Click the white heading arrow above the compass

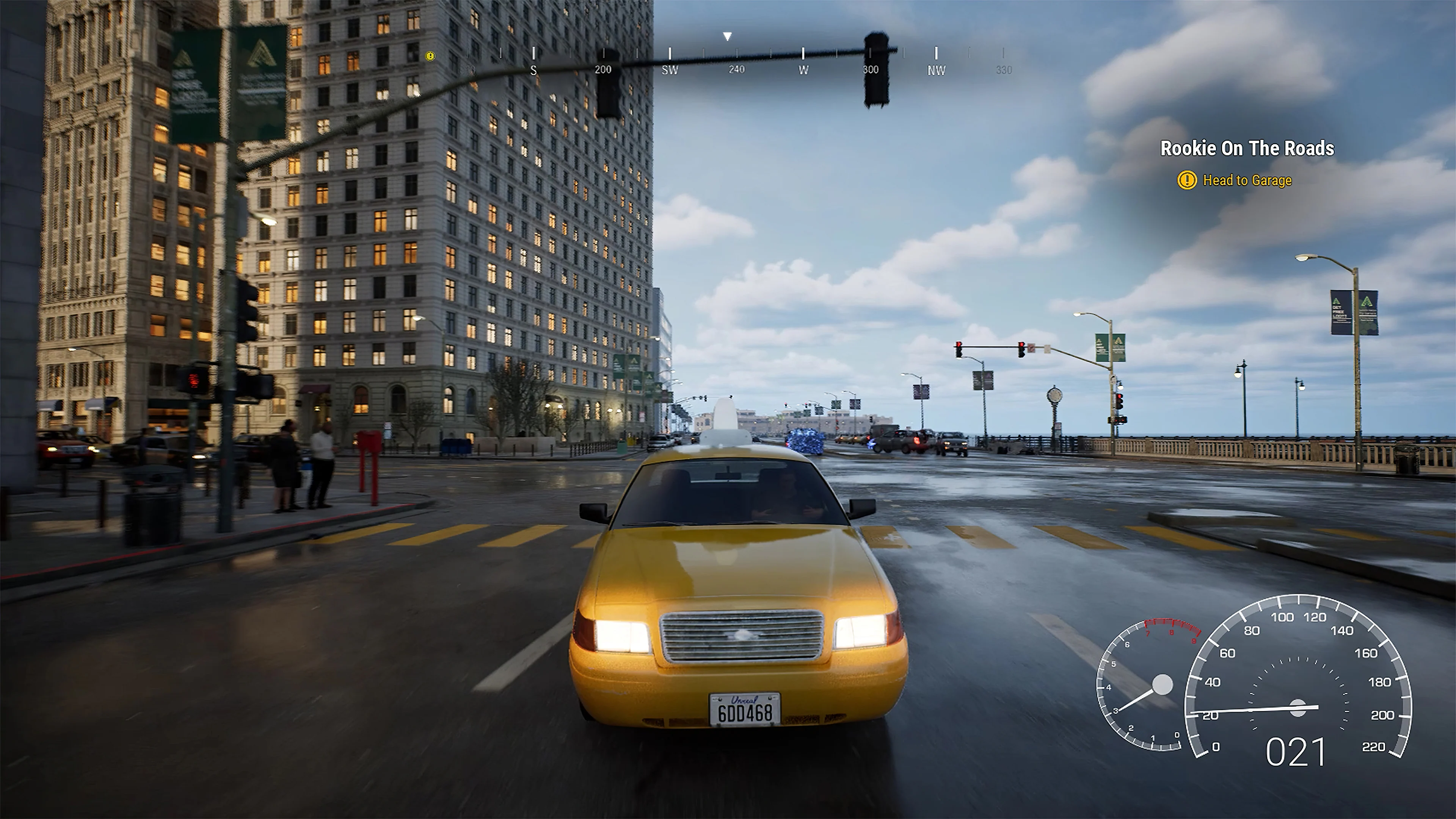(x=727, y=36)
